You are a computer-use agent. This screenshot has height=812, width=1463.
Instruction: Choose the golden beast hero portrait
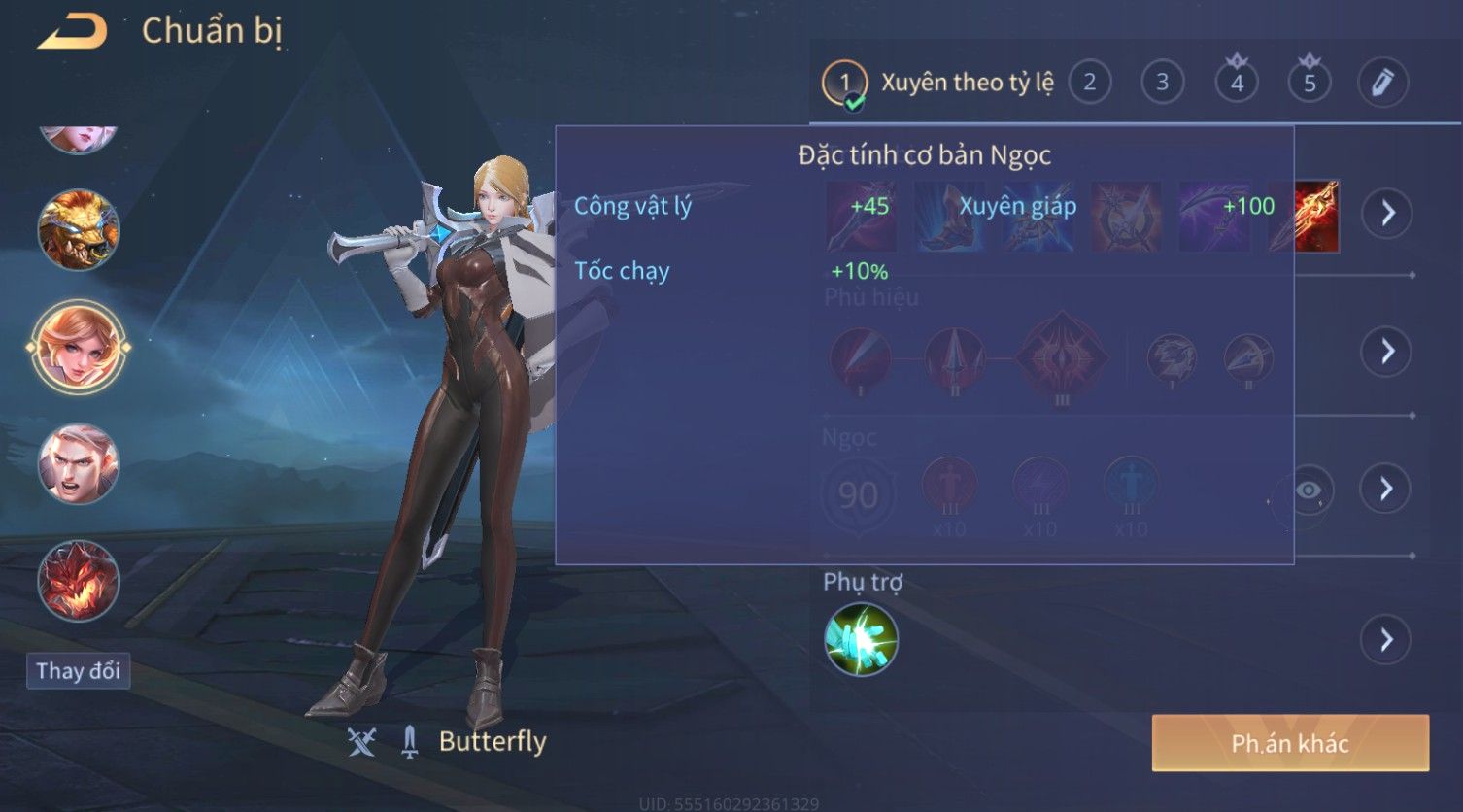[x=78, y=230]
